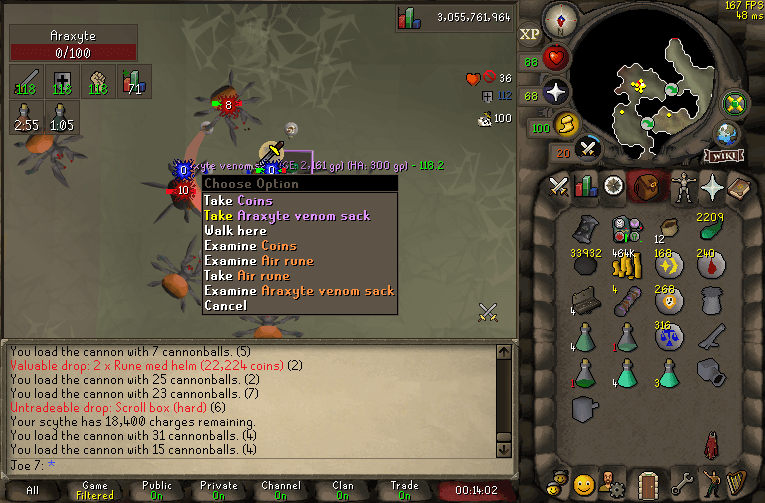
Task: Switch to the Combat Options tab
Action: [558, 186]
